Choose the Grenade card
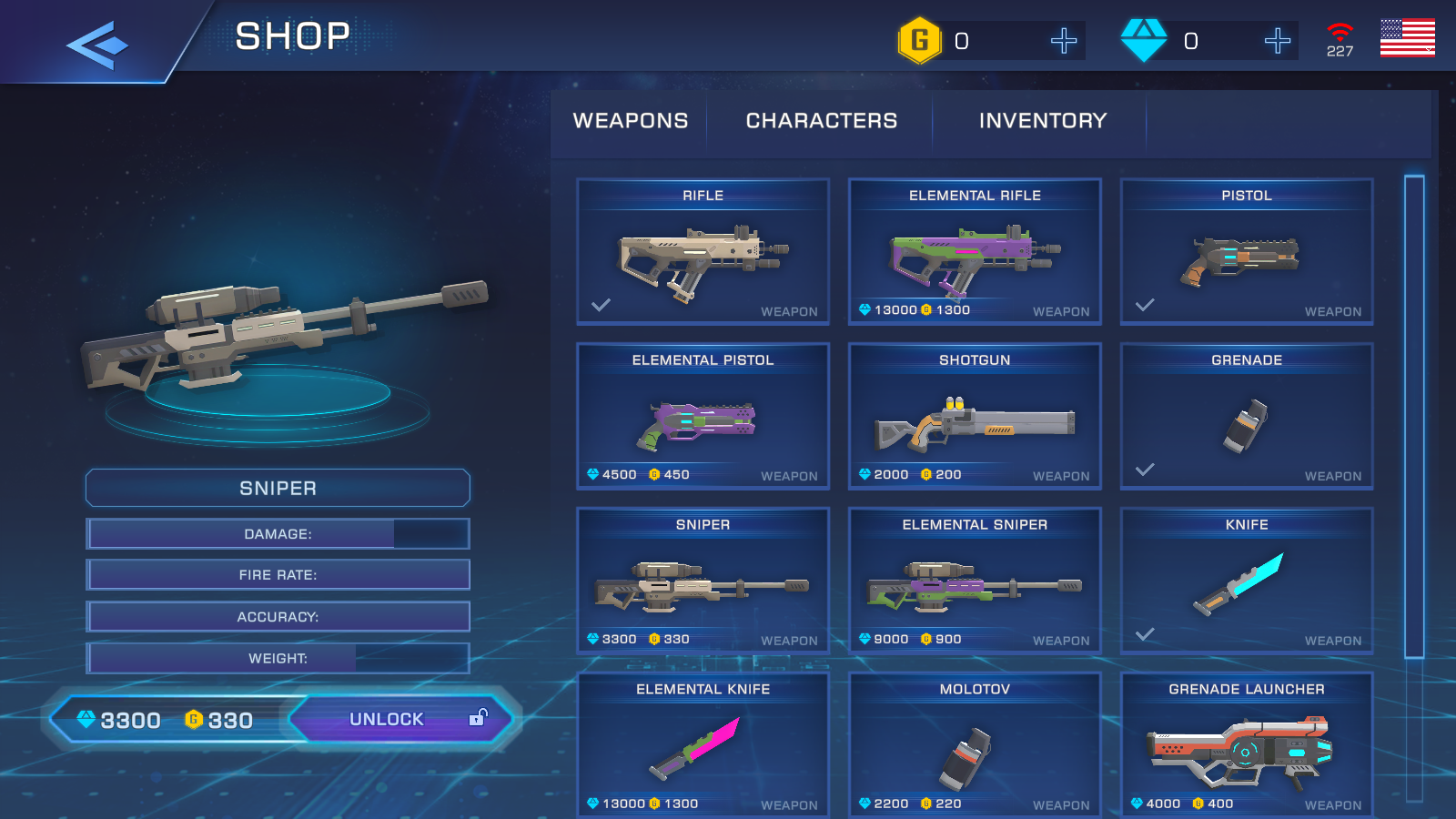 point(1246,417)
